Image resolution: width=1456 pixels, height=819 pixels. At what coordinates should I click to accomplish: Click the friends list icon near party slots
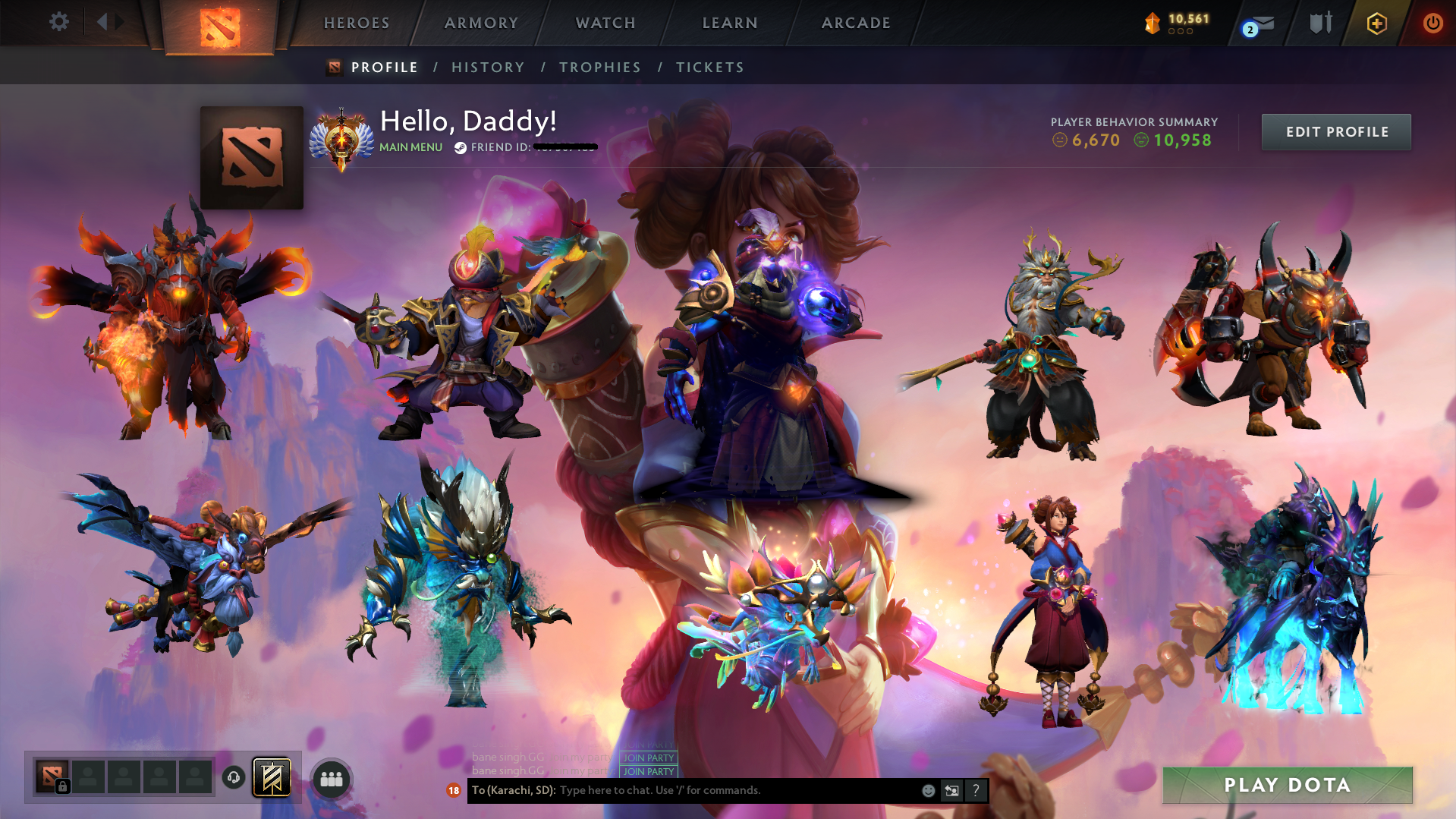[x=330, y=778]
